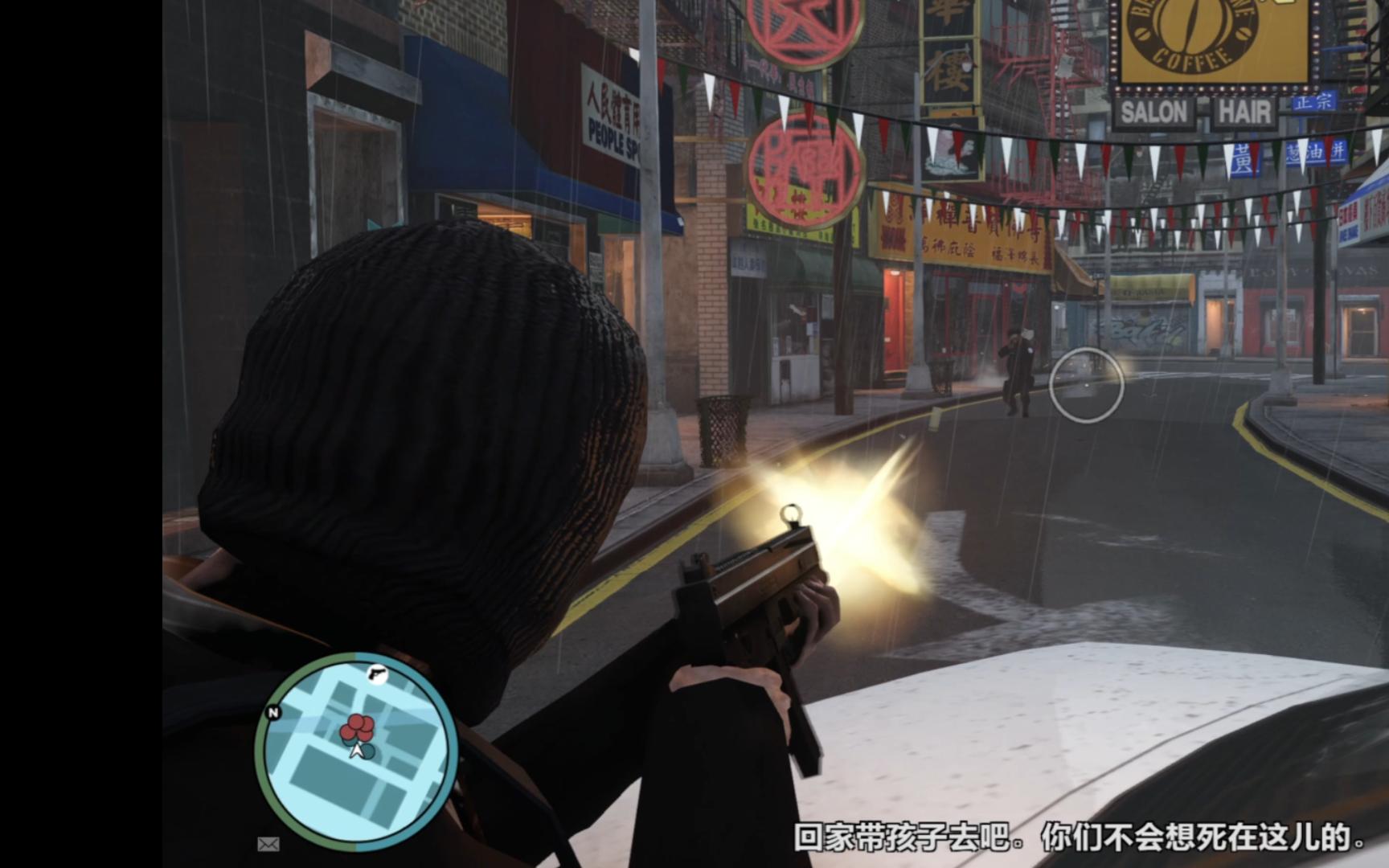Click the N compass marker on the minimap
The height and width of the screenshot is (868, 1389).
(x=272, y=714)
